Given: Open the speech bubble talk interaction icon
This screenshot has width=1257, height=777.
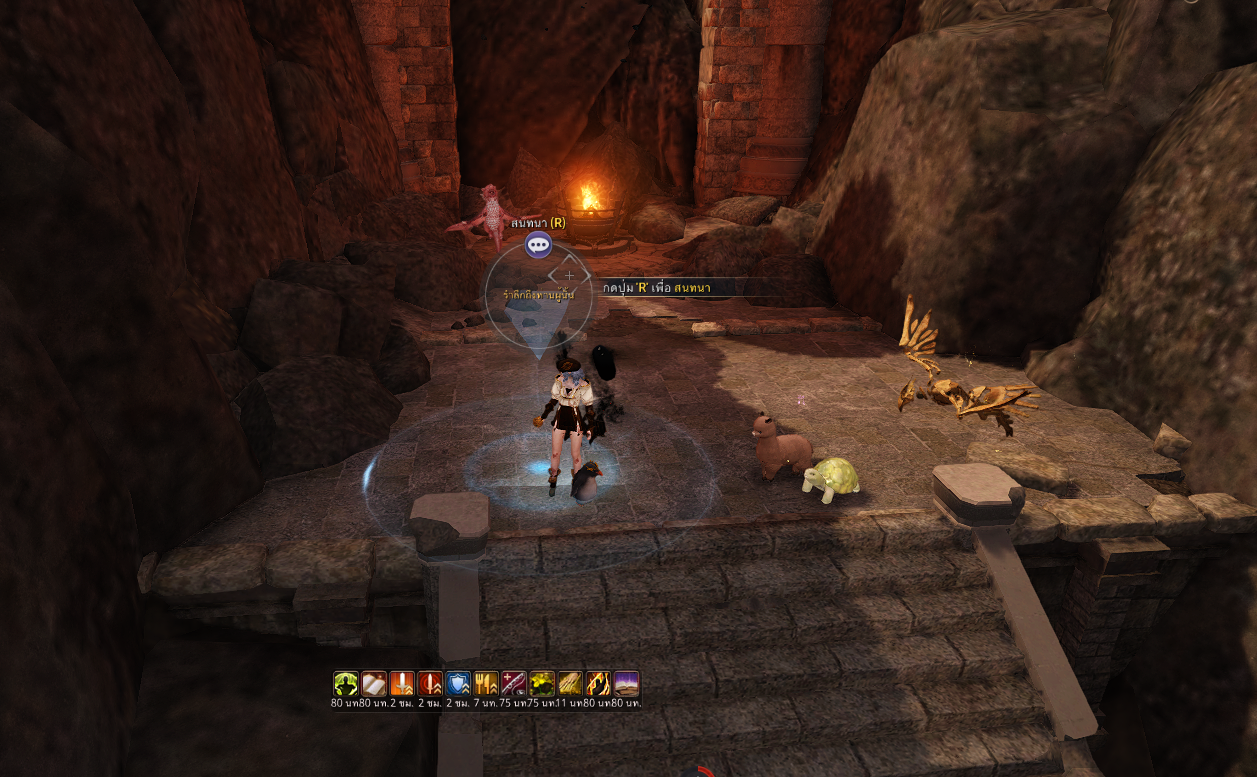Looking at the screenshot, I should 538,244.
